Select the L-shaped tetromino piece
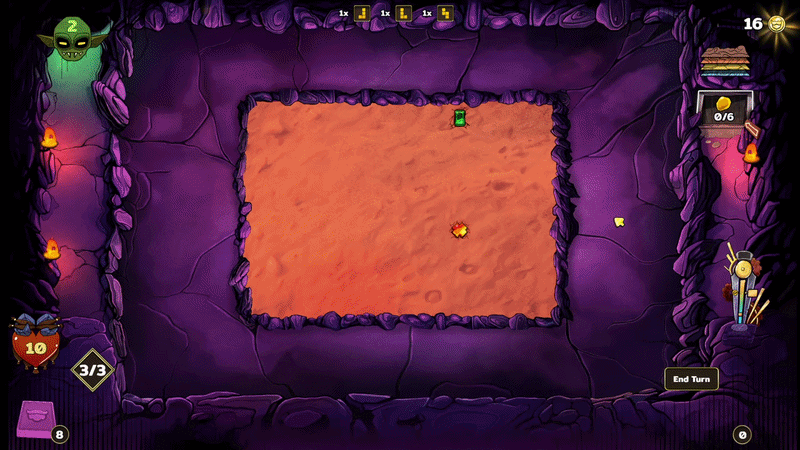 coord(404,14)
